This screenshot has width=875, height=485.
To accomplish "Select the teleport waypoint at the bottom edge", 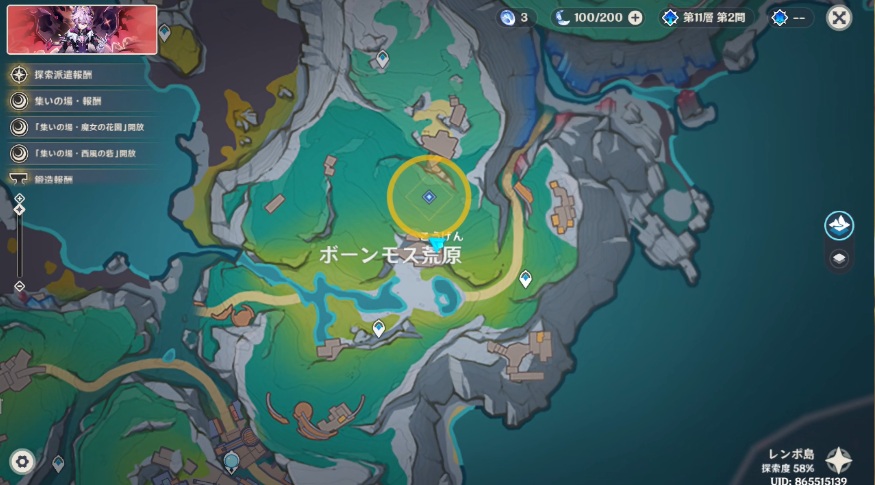I will click(x=232, y=461).
